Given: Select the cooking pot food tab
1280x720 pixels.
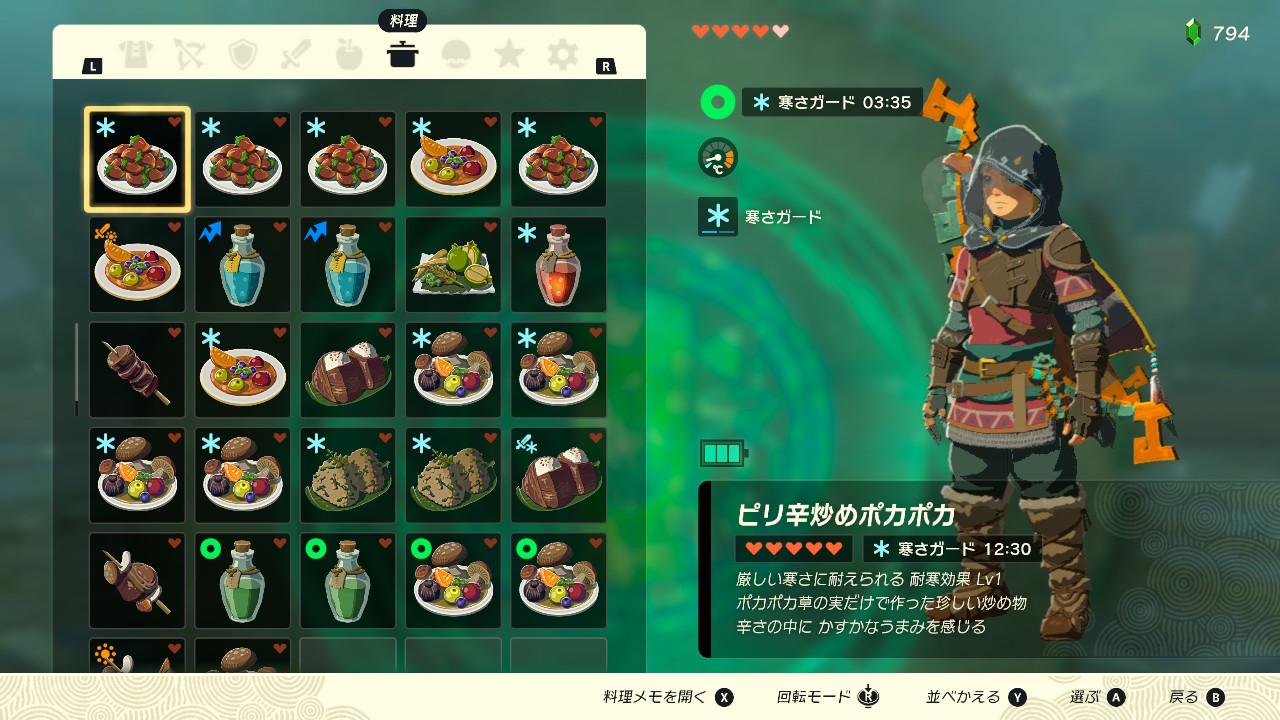Looking at the screenshot, I should 403,55.
